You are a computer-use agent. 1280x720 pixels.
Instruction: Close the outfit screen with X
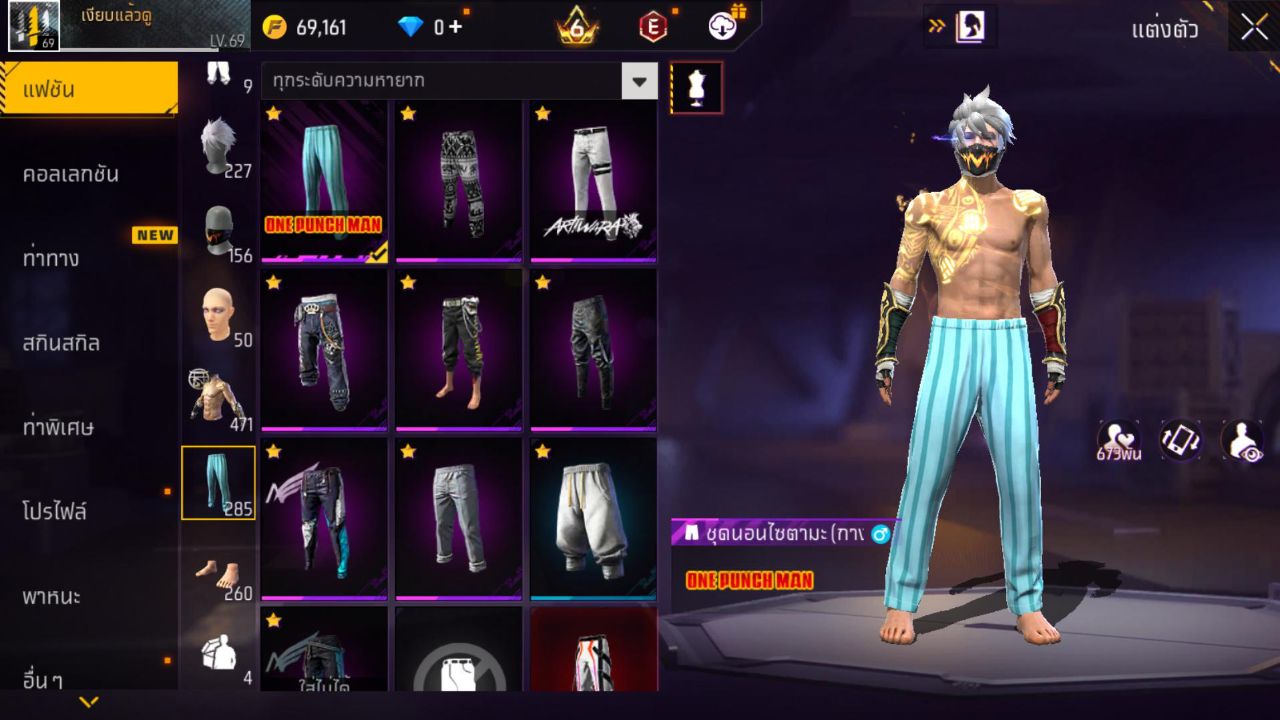click(1254, 27)
